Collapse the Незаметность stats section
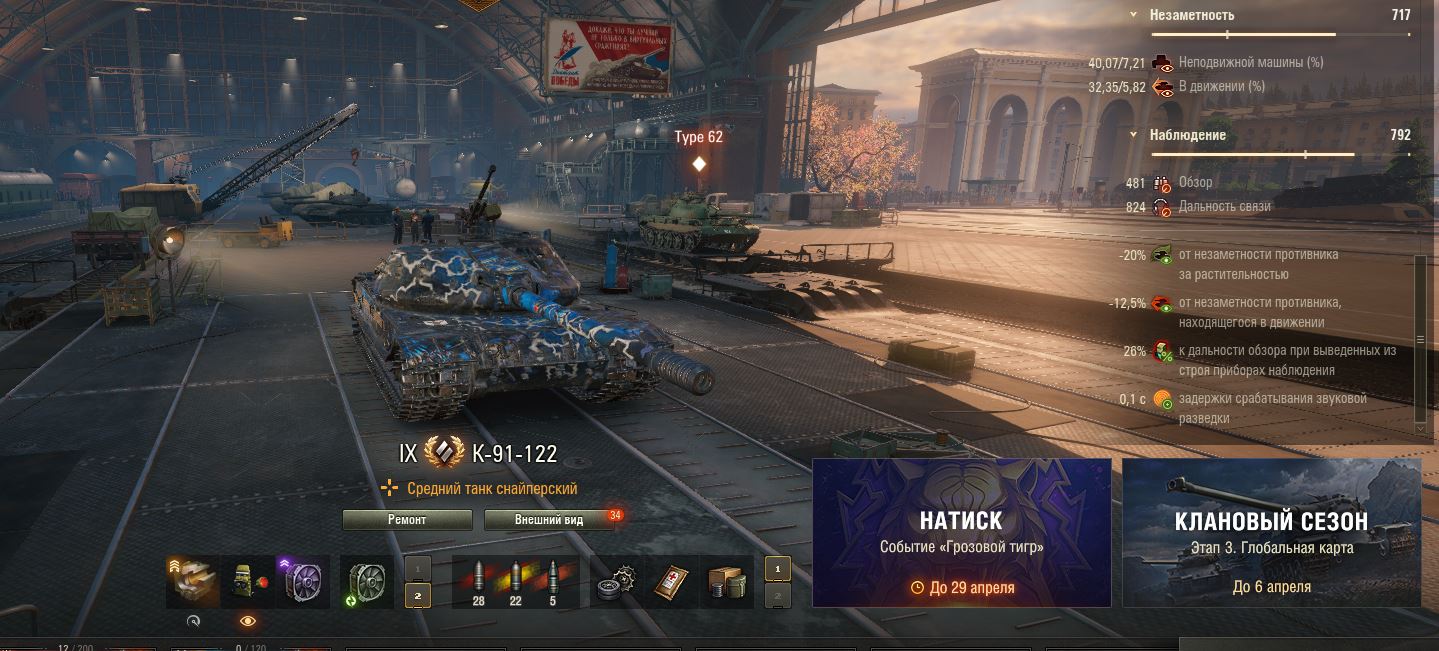 point(1133,15)
